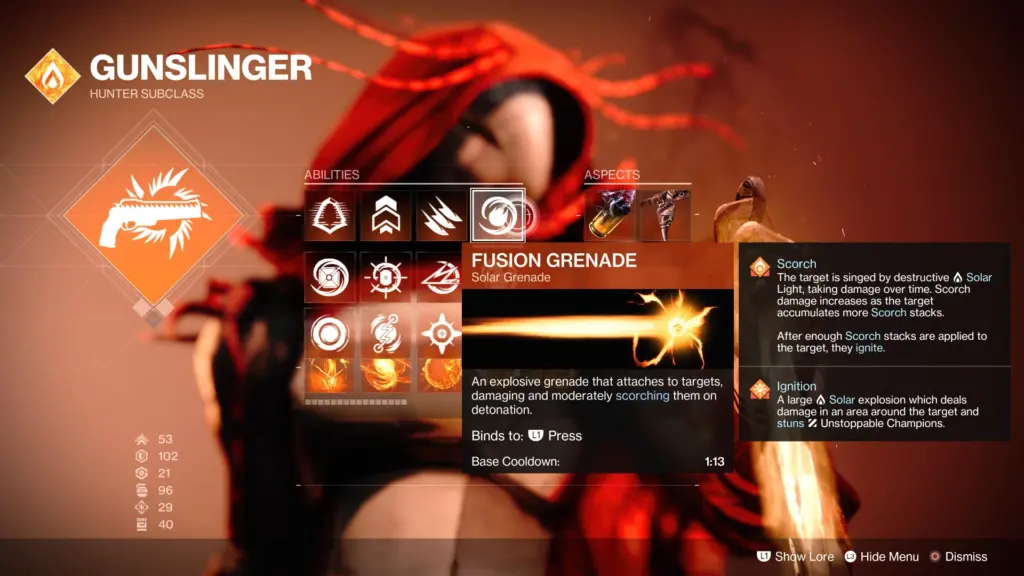Open the glass bottle aspect slot
The width and height of the screenshot is (1024, 576).
(610, 215)
